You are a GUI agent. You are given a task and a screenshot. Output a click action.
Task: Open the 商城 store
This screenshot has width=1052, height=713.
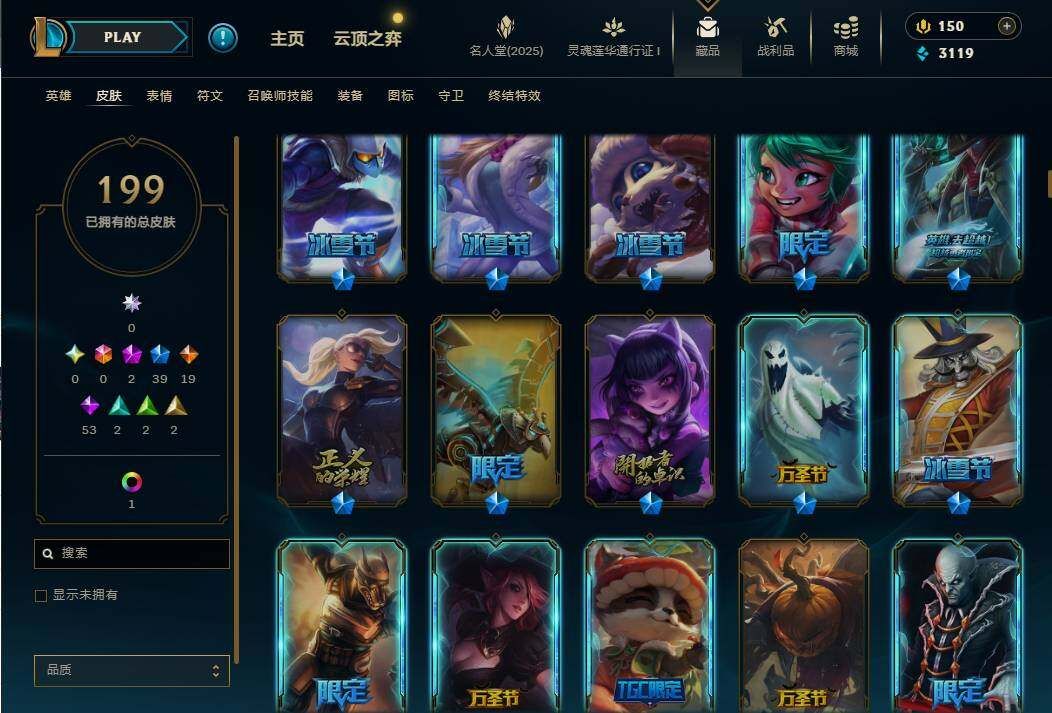tap(845, 37)
